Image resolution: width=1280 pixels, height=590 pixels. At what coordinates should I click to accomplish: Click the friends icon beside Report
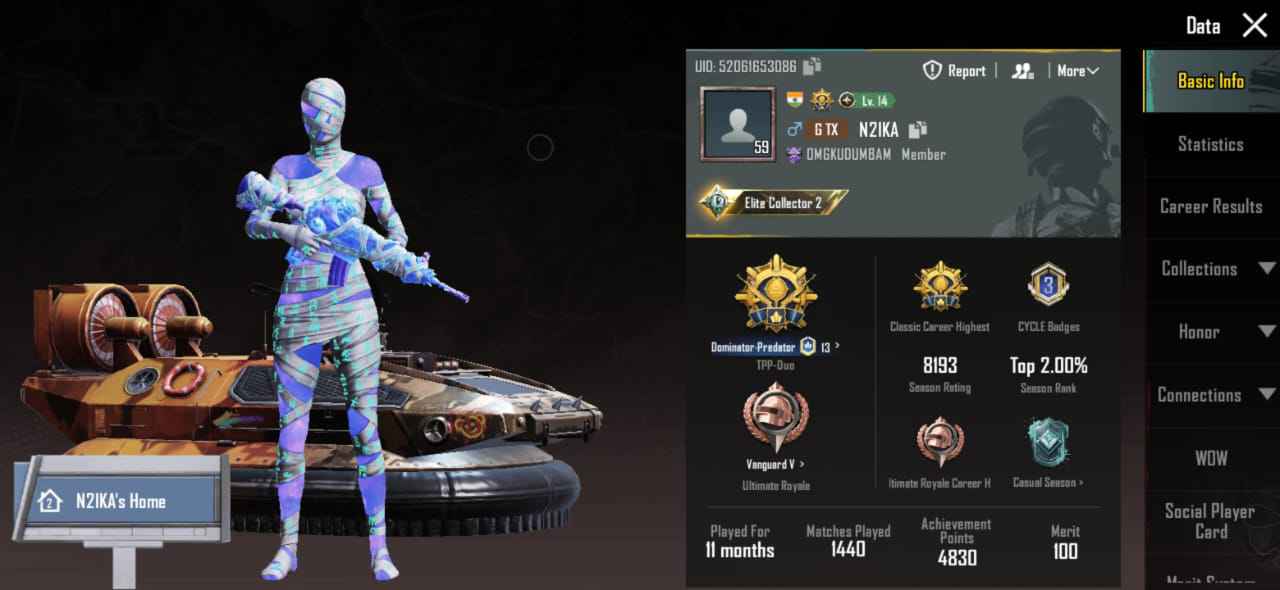(x=1022, y=71)
